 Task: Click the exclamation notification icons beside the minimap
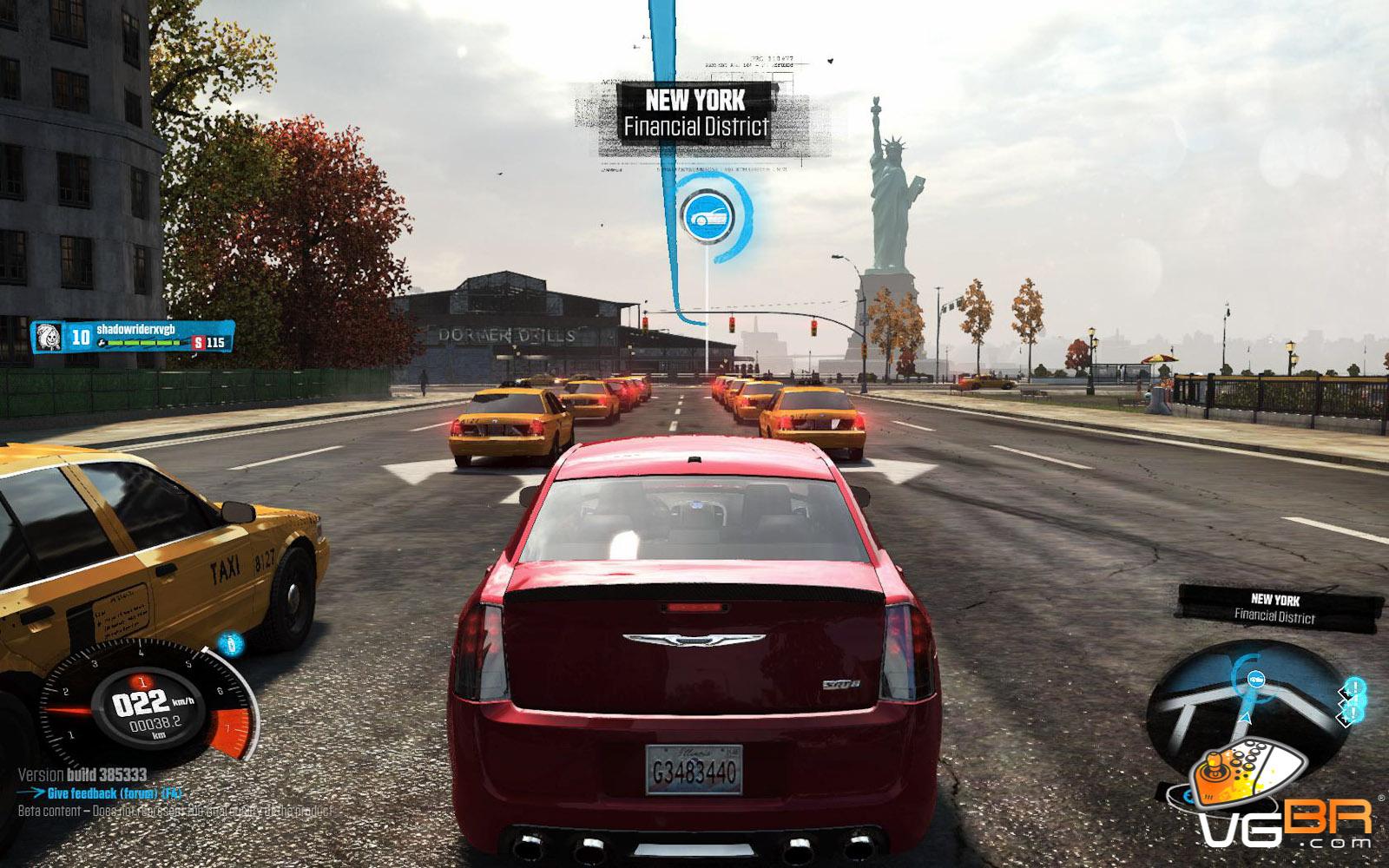[x=1353, y=701]
